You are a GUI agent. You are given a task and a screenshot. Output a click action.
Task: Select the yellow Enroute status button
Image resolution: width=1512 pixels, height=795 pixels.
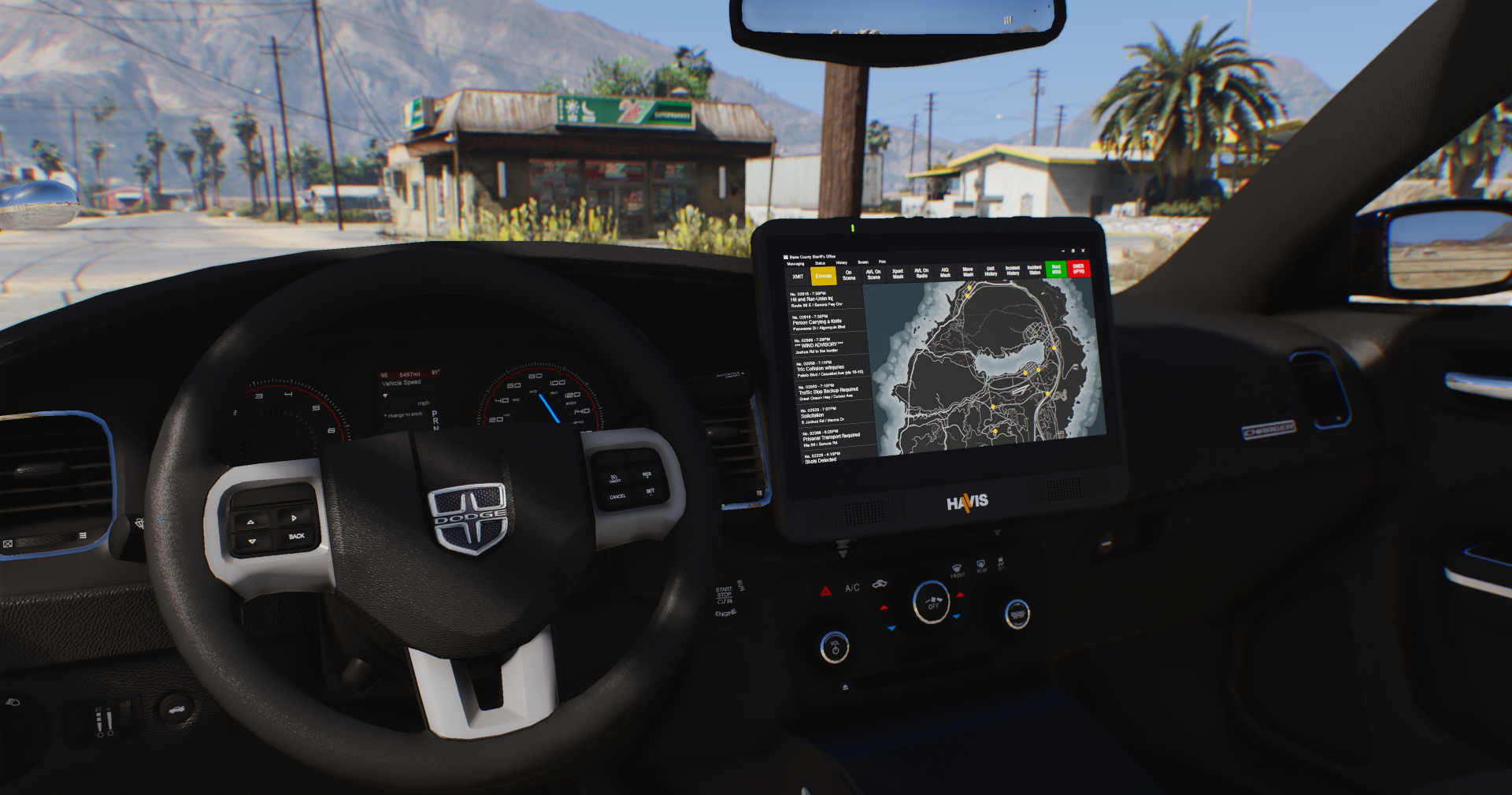click(x=823, y=276)
